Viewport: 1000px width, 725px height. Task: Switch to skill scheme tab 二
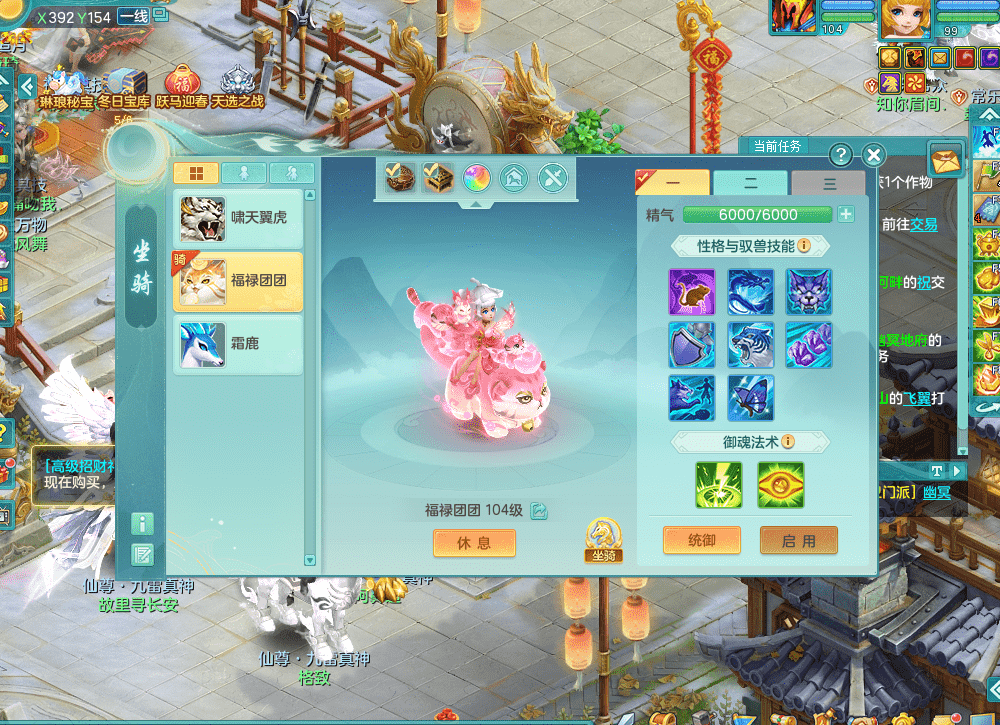click(750, 184)
